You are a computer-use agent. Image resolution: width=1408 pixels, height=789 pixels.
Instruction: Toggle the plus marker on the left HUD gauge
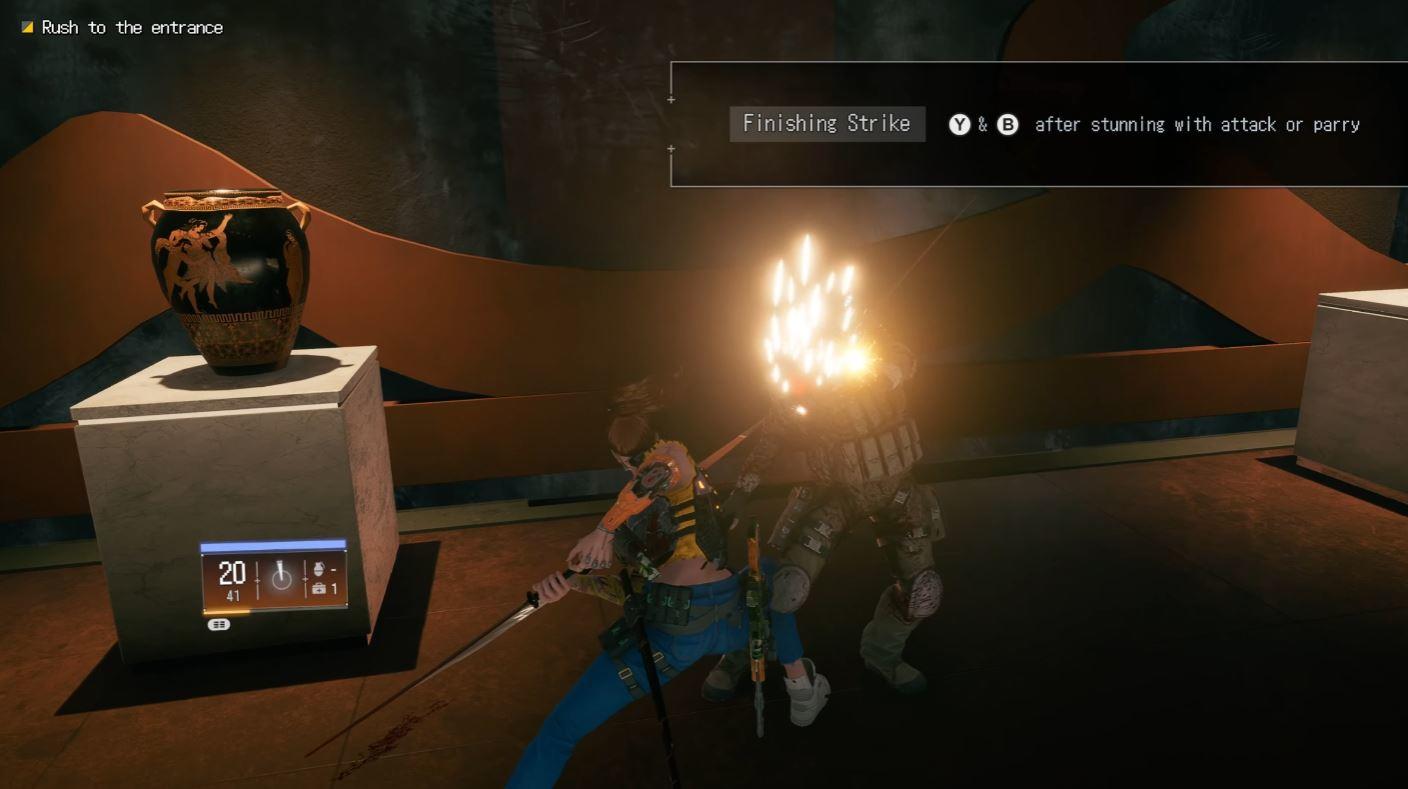coord(257,580)
